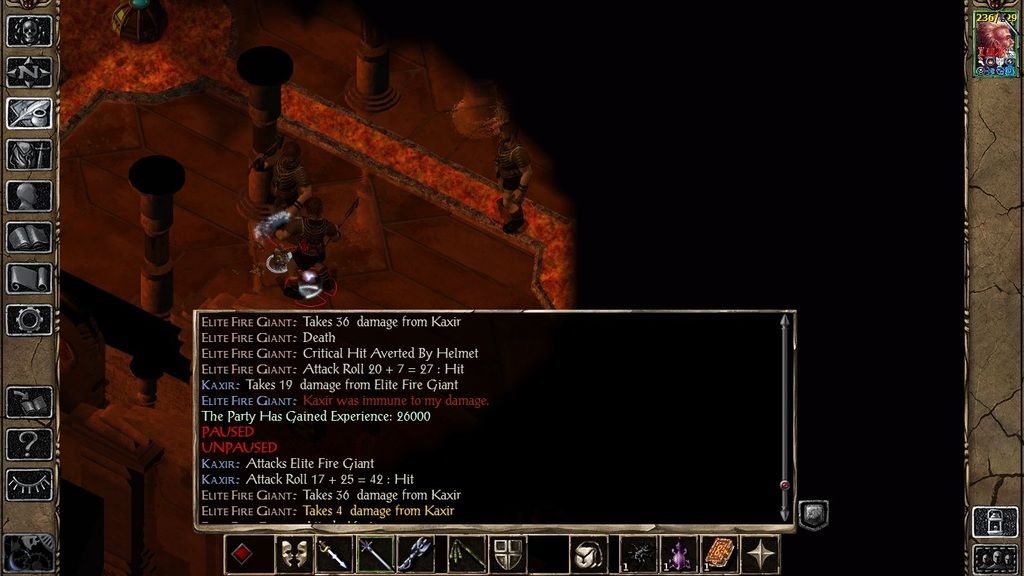Equip the sword in the first weapon slot
This screenshot has height=576, width=1024.
coord(335,554)
